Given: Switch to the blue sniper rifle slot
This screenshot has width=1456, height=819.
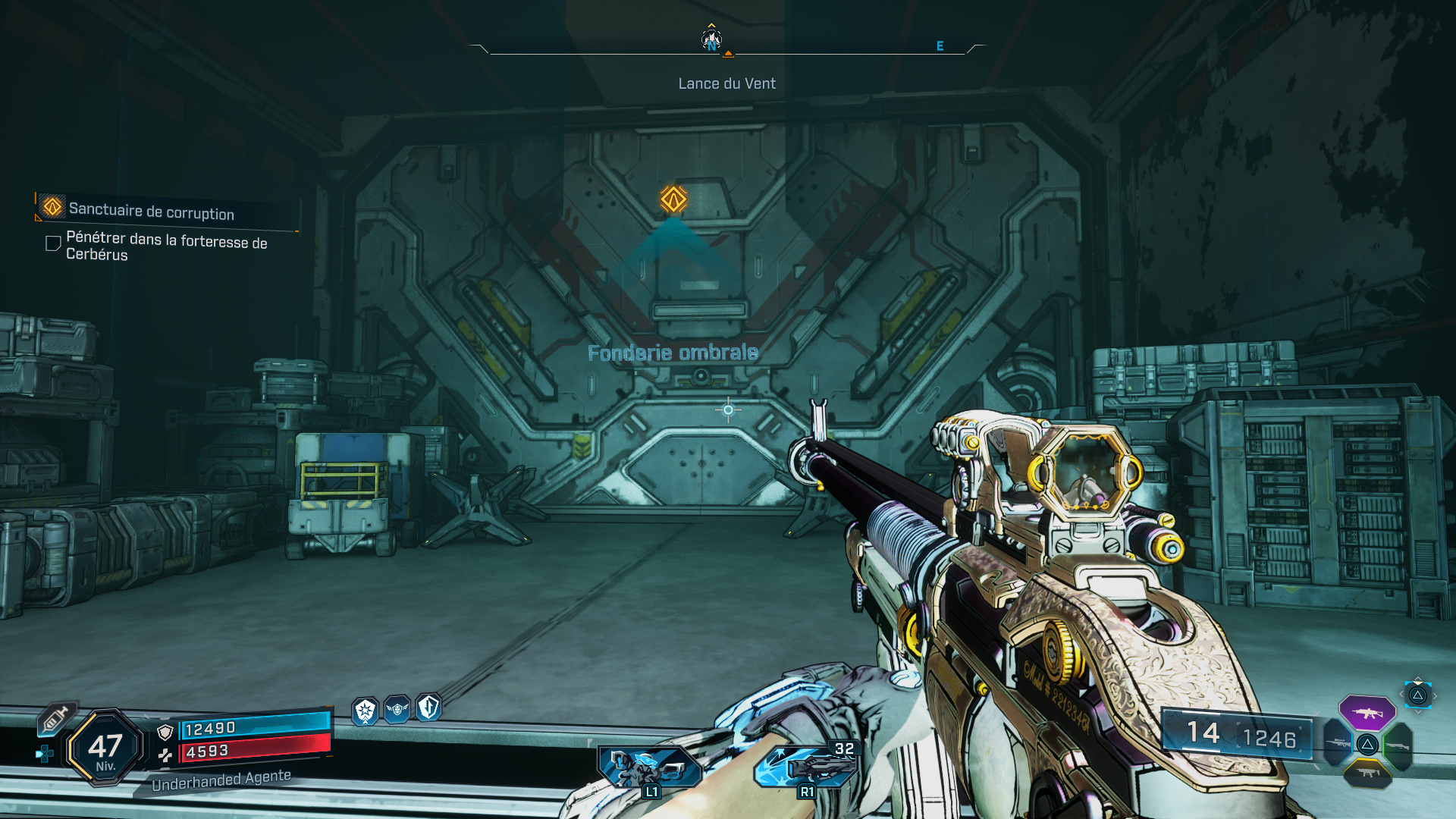Looking at the screenshot, I should point(1338,743).
